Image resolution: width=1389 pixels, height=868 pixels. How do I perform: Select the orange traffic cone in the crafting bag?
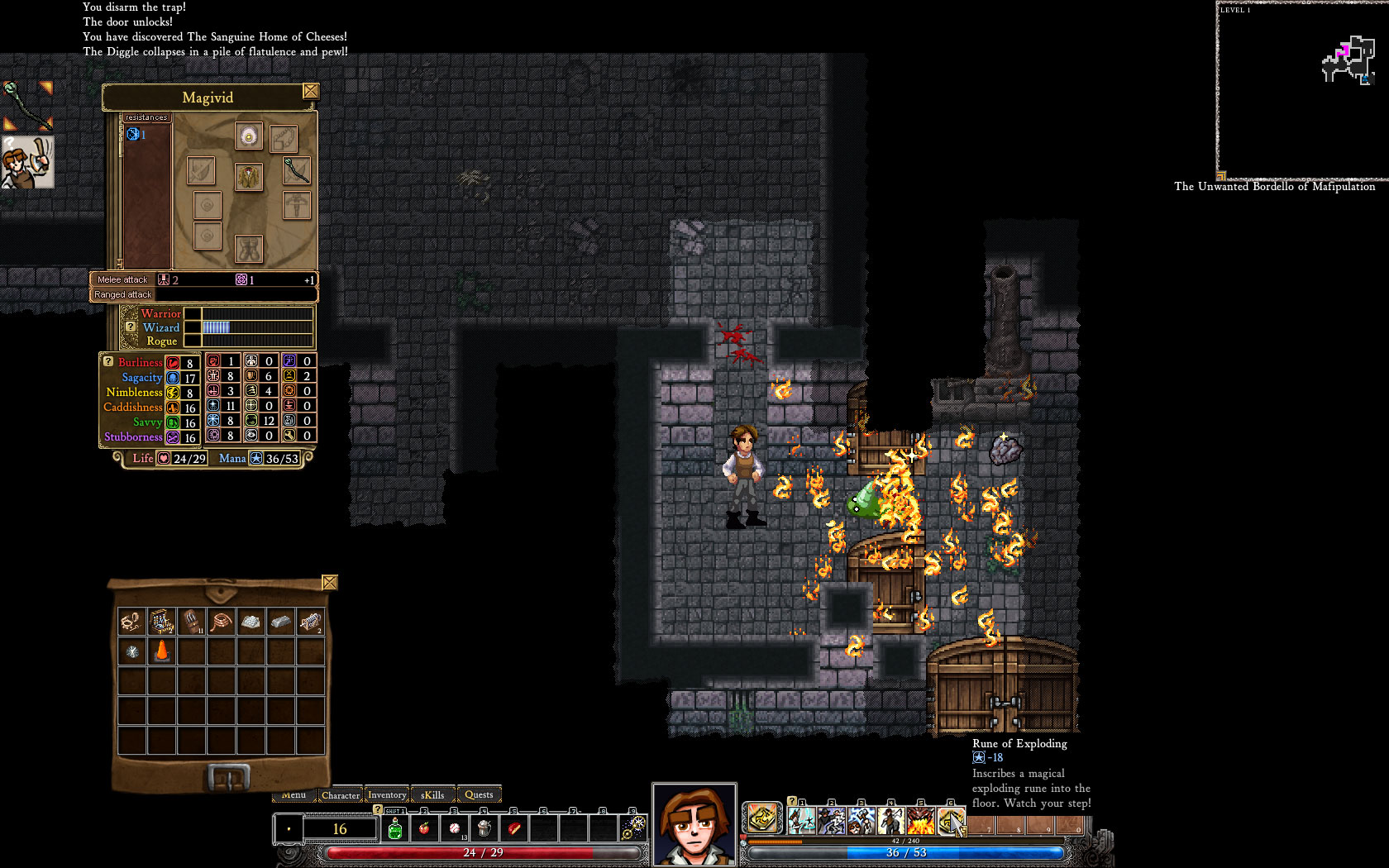[163, 651]
